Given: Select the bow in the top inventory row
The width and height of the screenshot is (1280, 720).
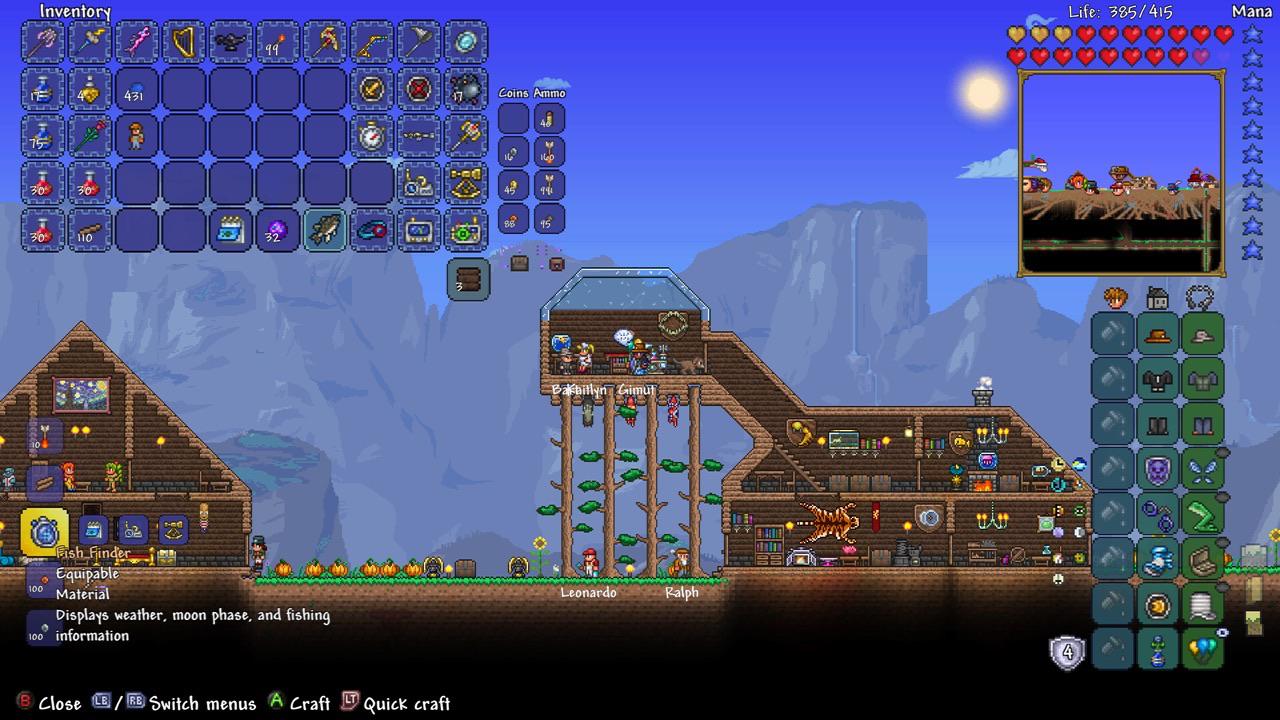Looking at the screenshot, I should tap(372, 44).
